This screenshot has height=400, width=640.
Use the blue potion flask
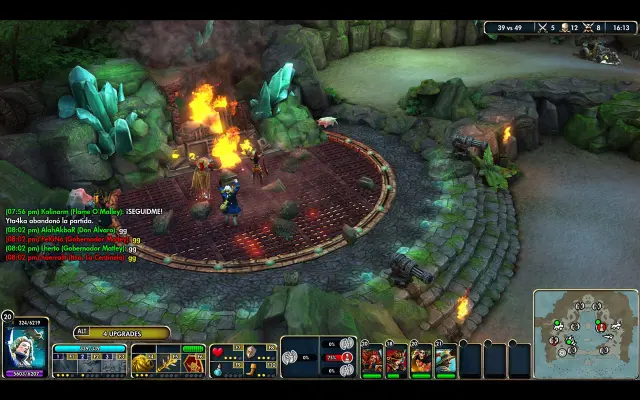pos(219,369)
